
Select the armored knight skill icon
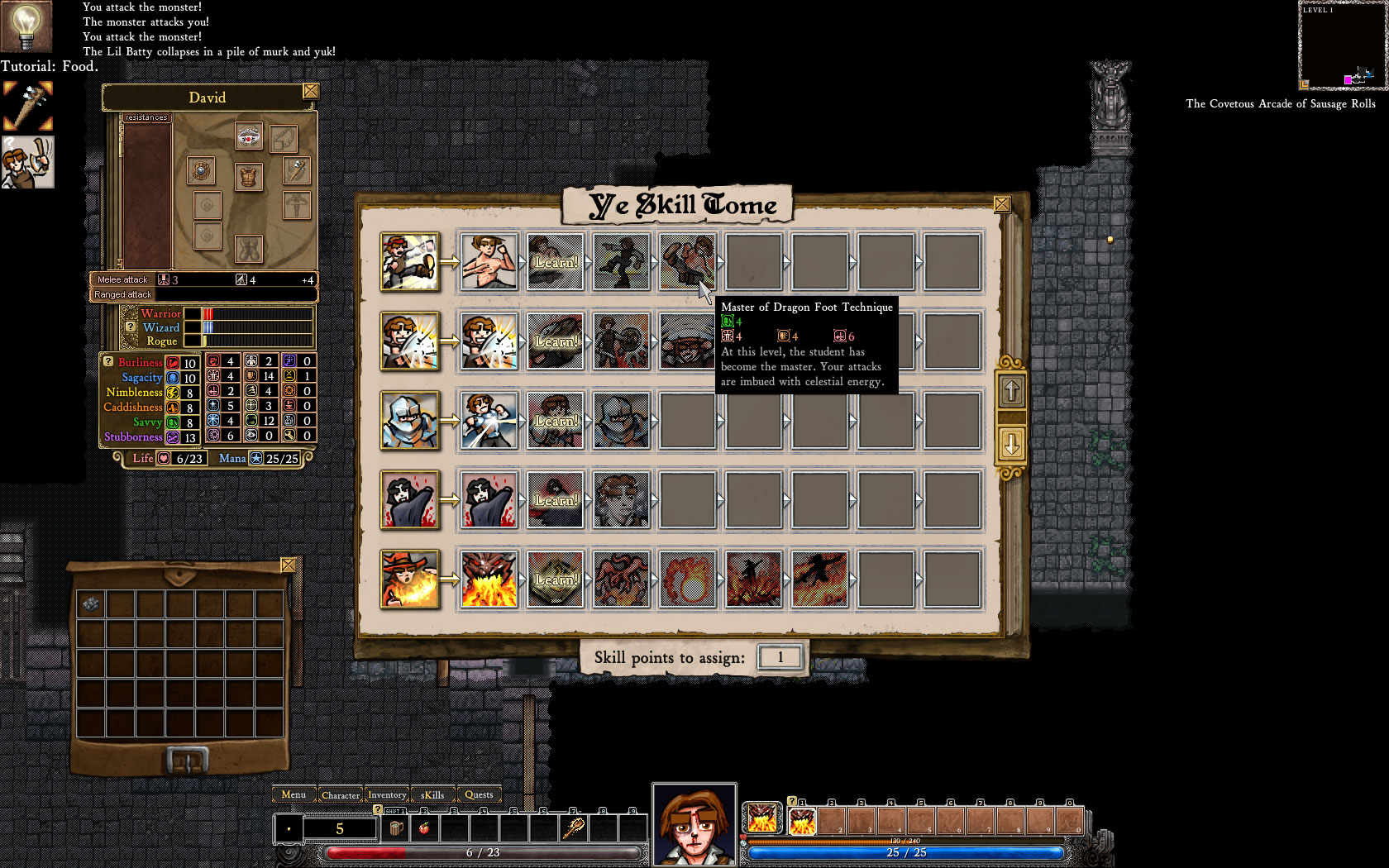click(411, 420)
